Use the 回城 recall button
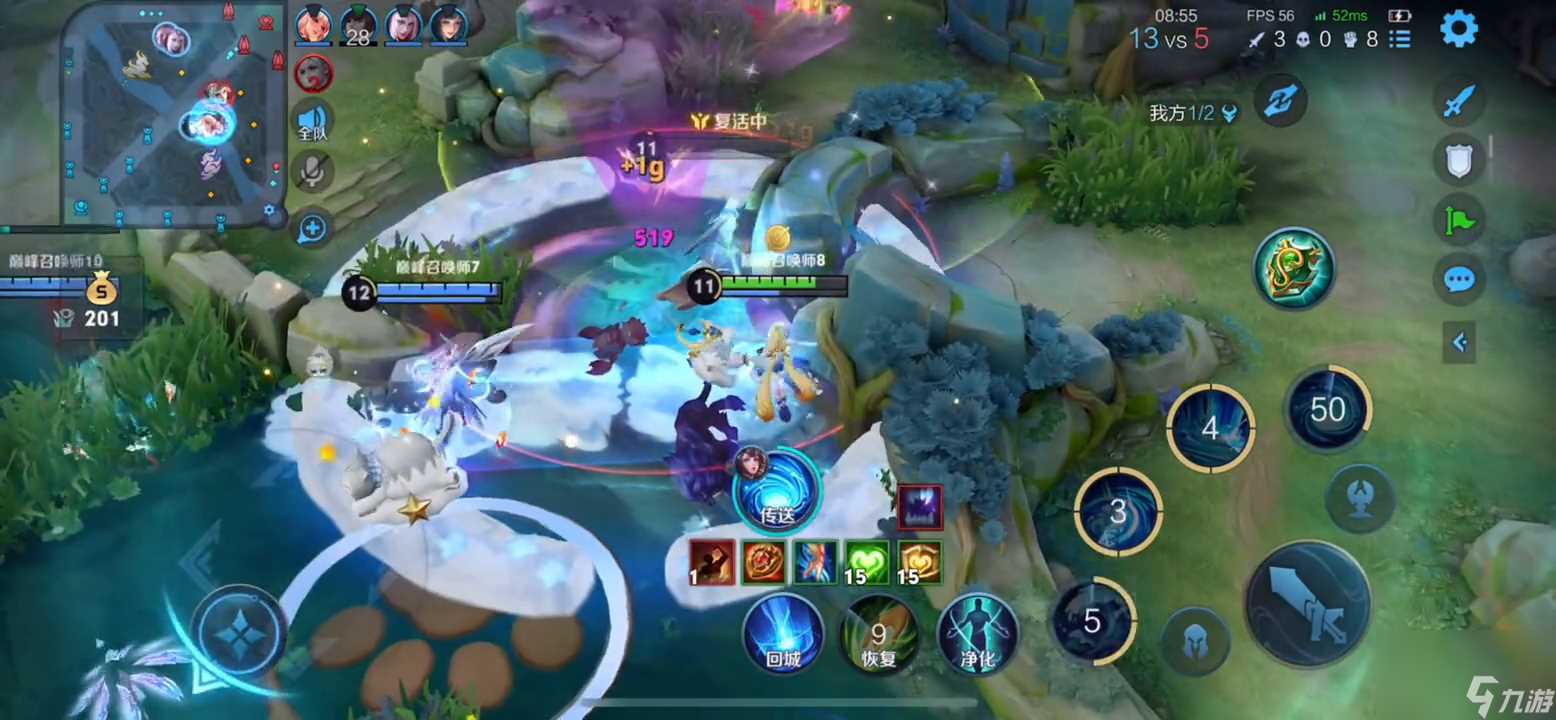This screenshot has height=720, width=1556. coord(783,634)
